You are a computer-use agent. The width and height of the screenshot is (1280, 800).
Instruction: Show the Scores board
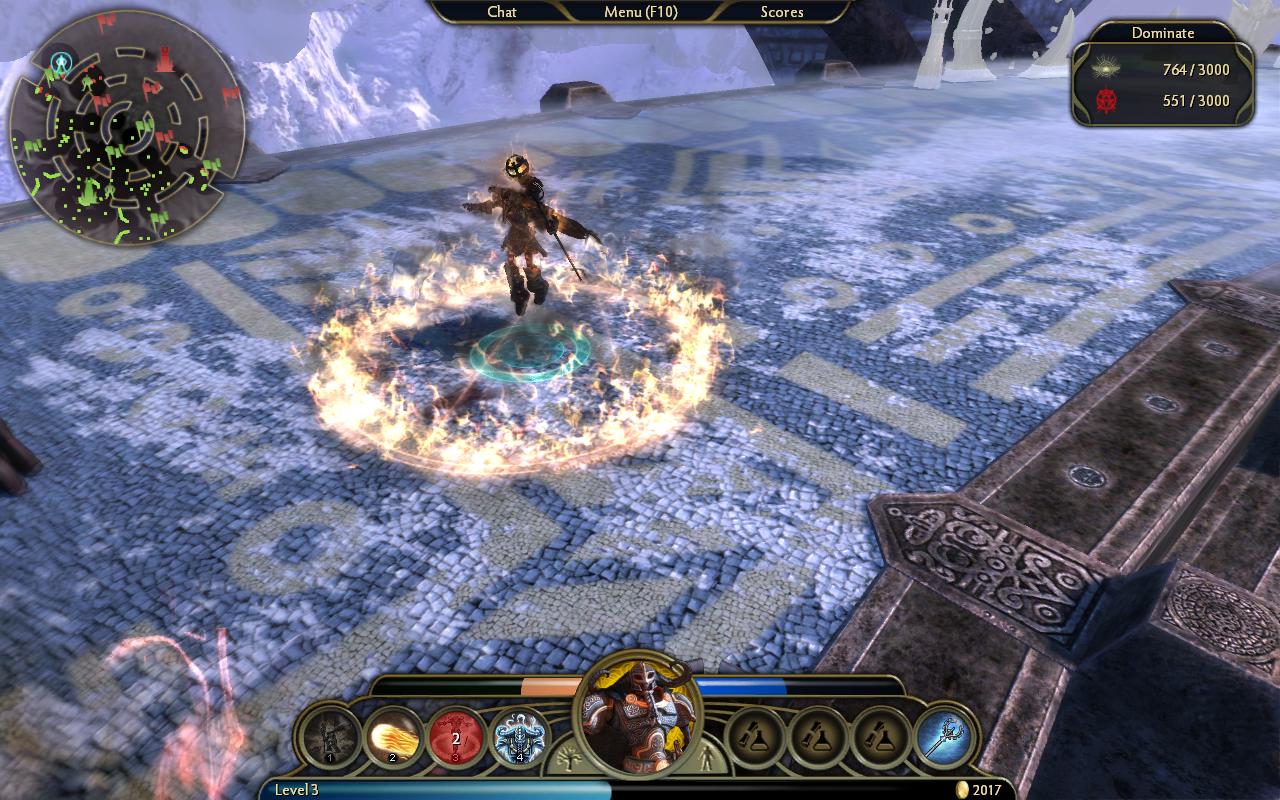(781, 12)
